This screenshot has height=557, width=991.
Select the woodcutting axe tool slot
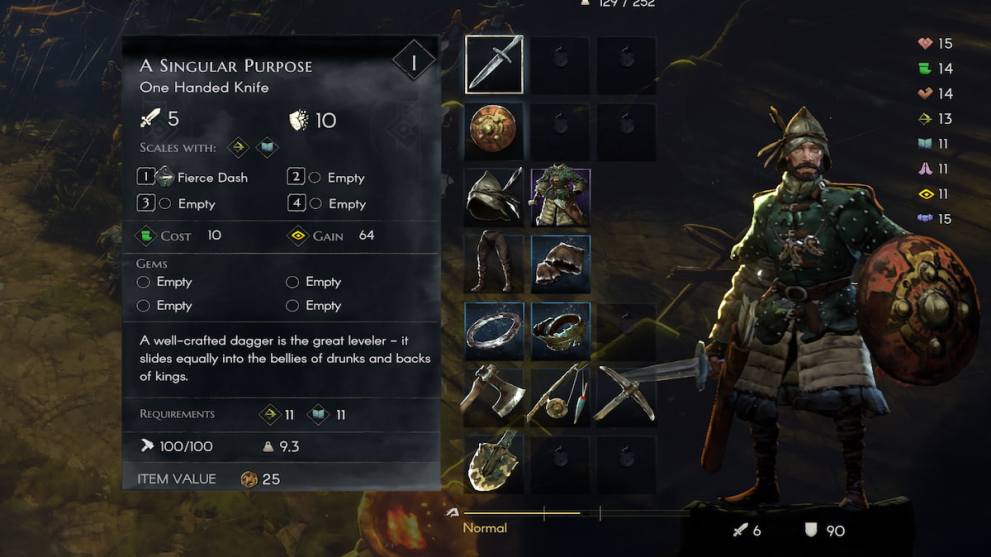tap(494, 395)
